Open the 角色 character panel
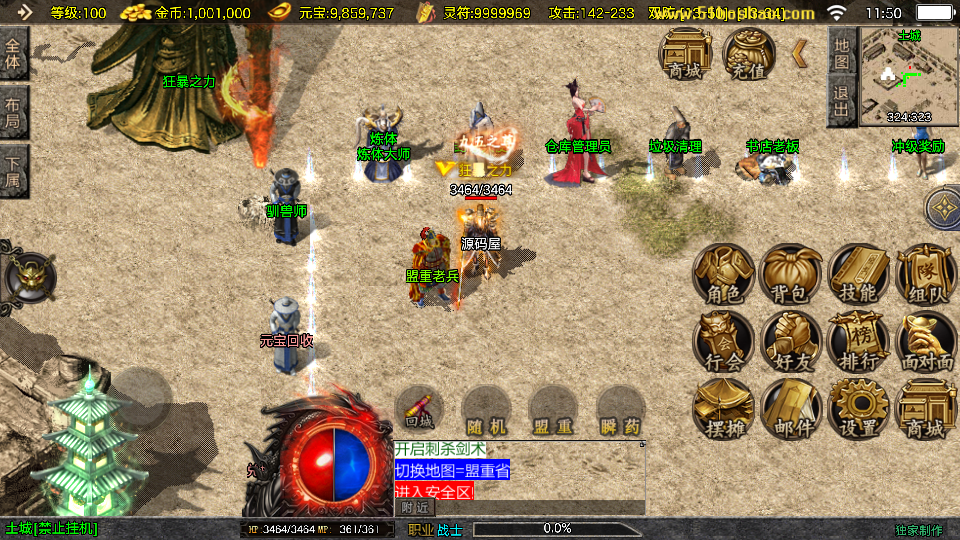 (725, 273)
